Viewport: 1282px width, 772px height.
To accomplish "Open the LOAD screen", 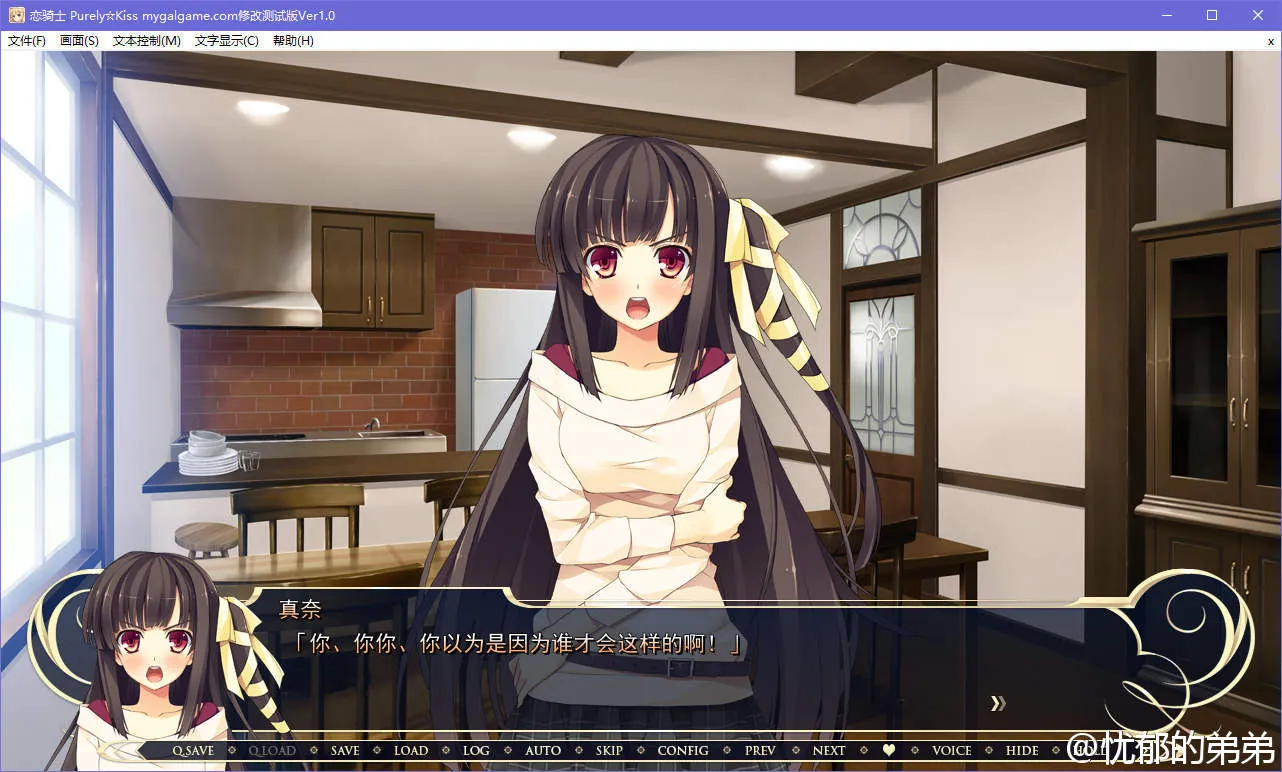I will click(410, 750).
